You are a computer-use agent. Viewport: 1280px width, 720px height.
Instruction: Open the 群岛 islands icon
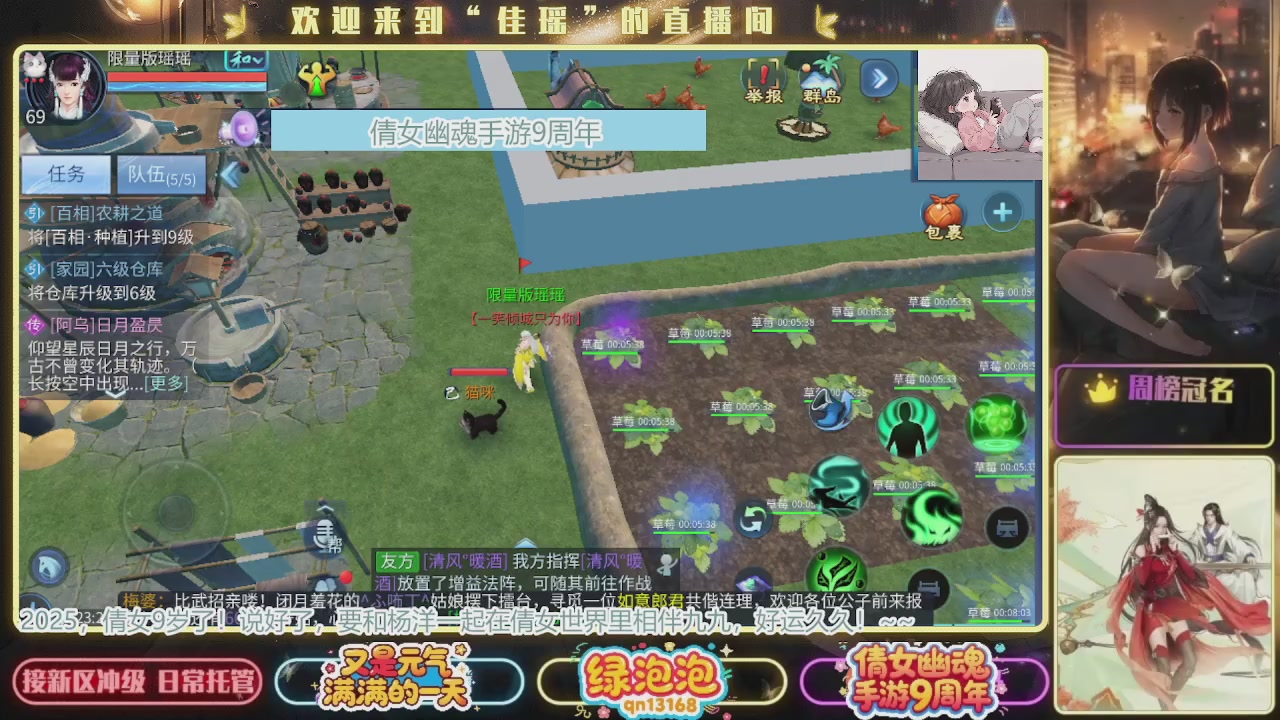click(820, 78)
